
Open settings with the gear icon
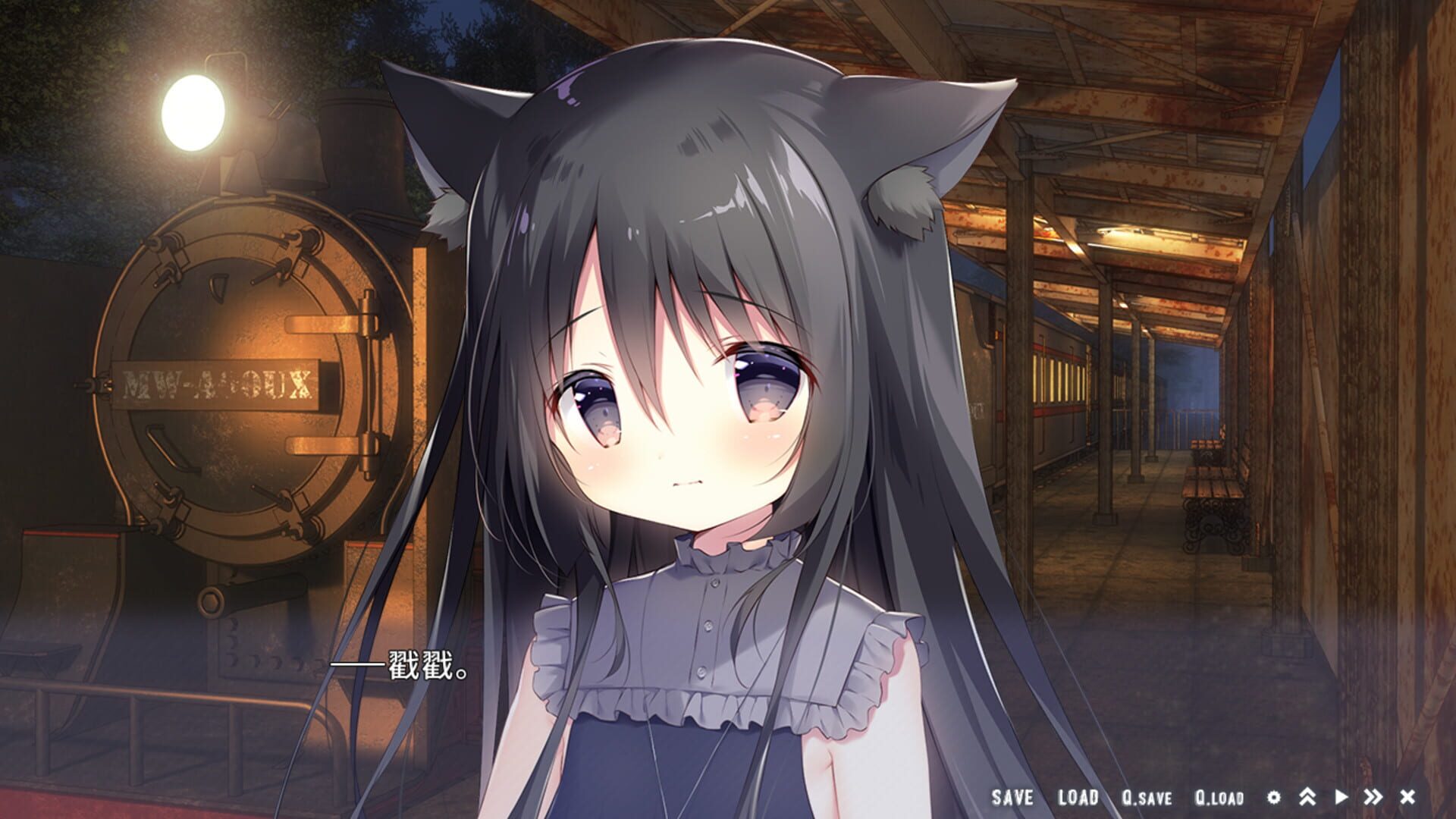[1274, 798]
